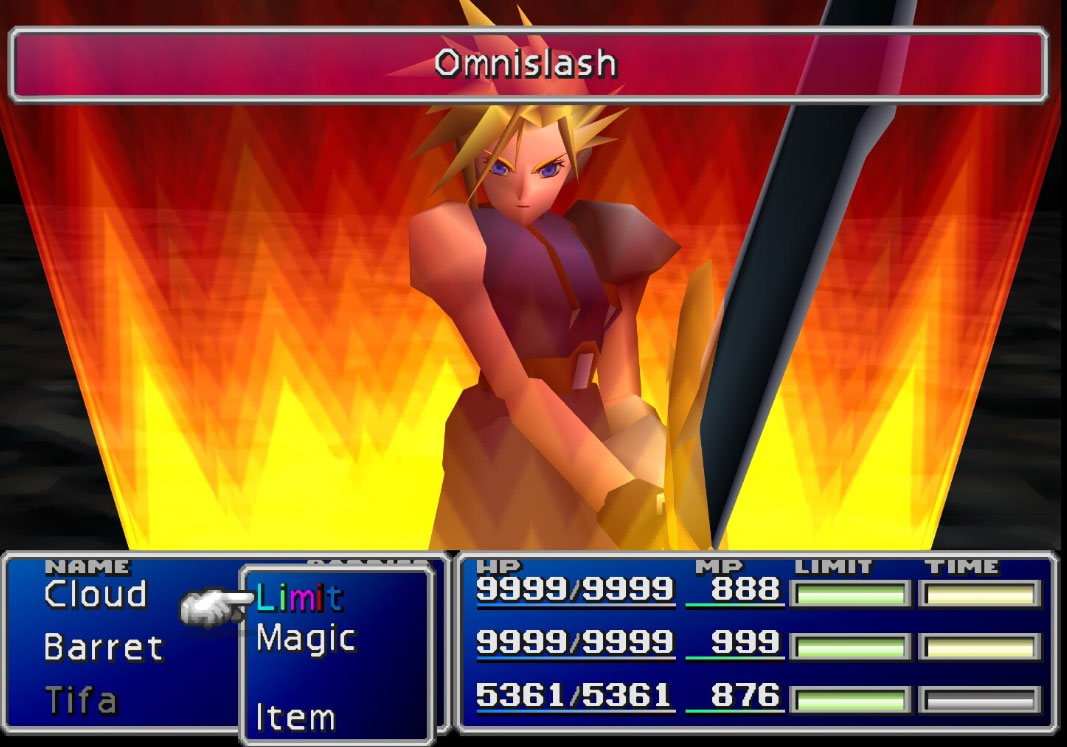Select Barret in the party list
This screenshot has height=747, width=1067.
103,647
